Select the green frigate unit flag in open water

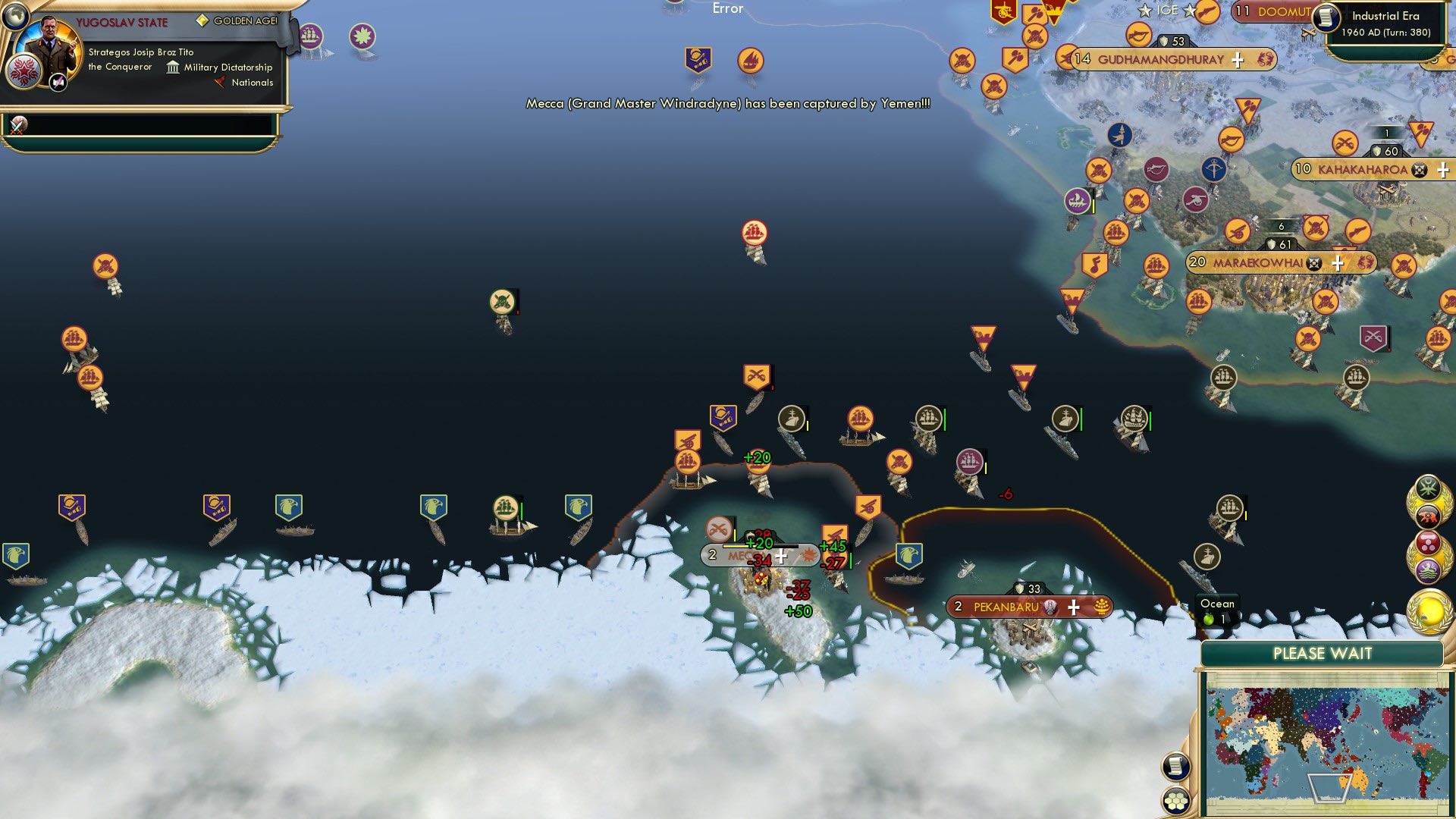click(x=505, y=508)
